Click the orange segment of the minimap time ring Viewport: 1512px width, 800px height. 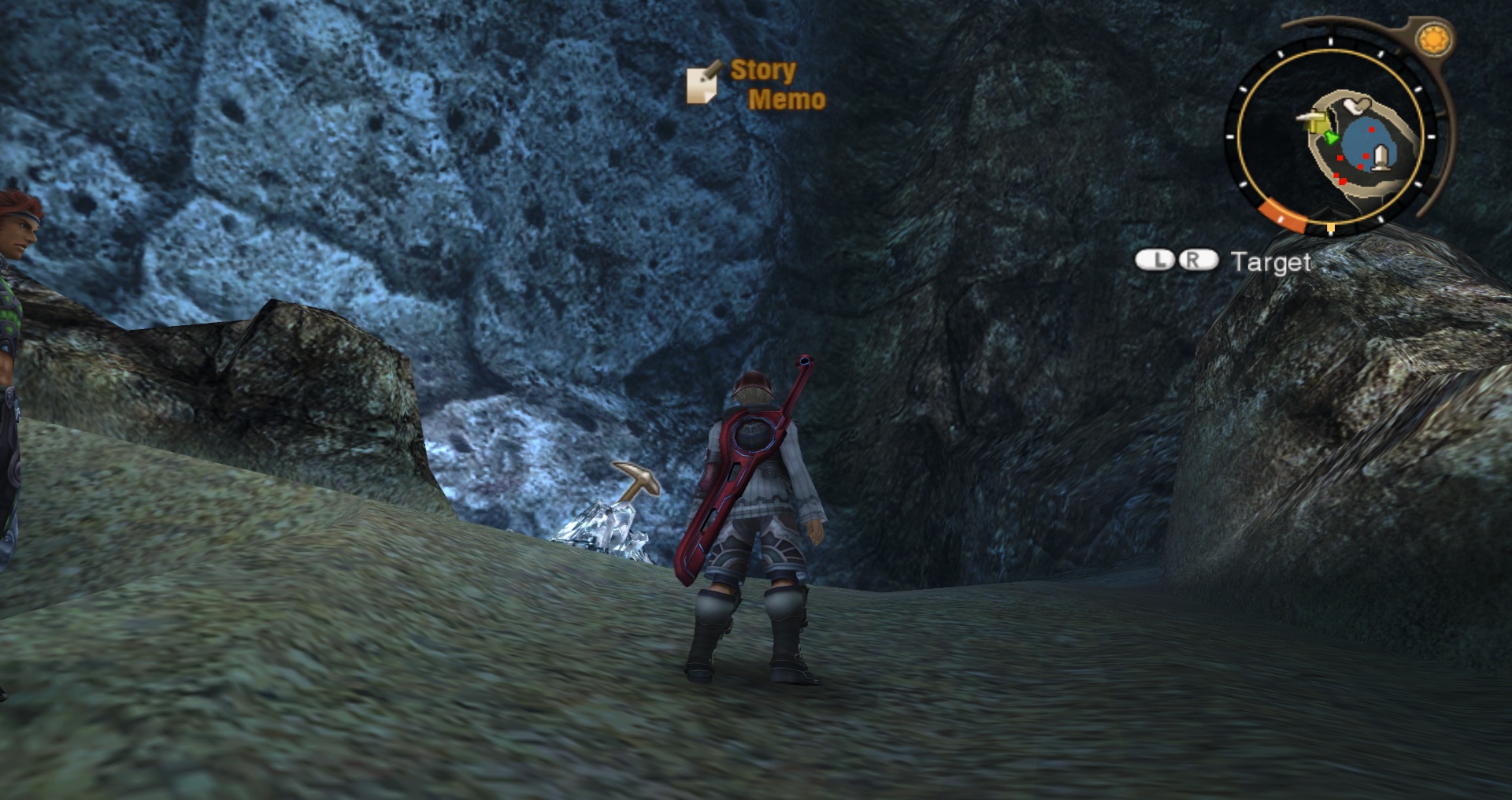(1280, 214)
